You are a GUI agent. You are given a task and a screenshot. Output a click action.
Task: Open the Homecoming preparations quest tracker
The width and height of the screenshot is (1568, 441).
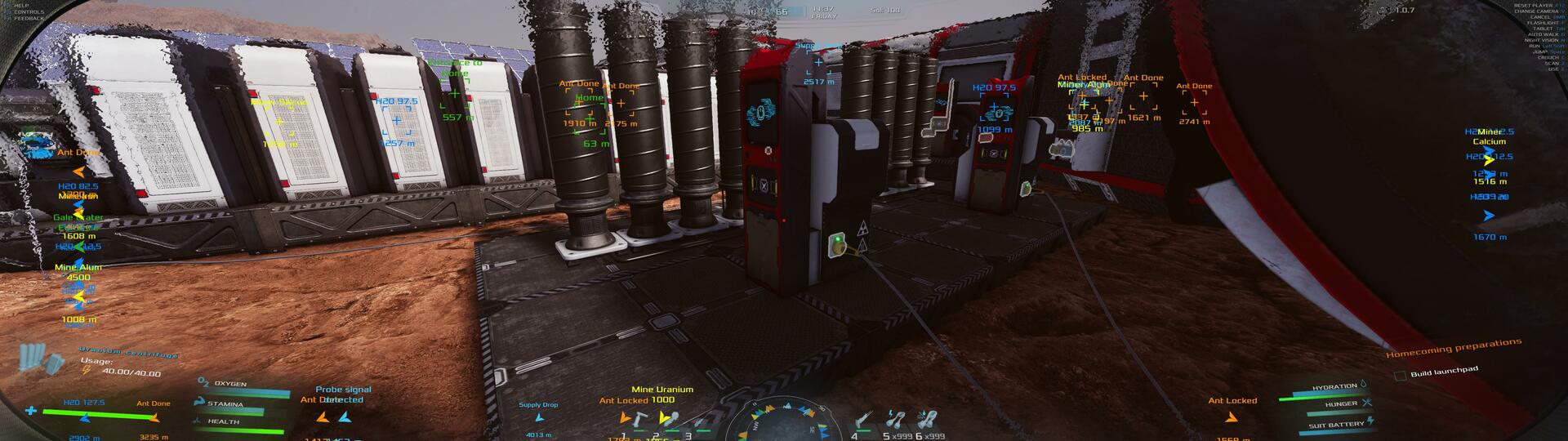[1454, 349]
